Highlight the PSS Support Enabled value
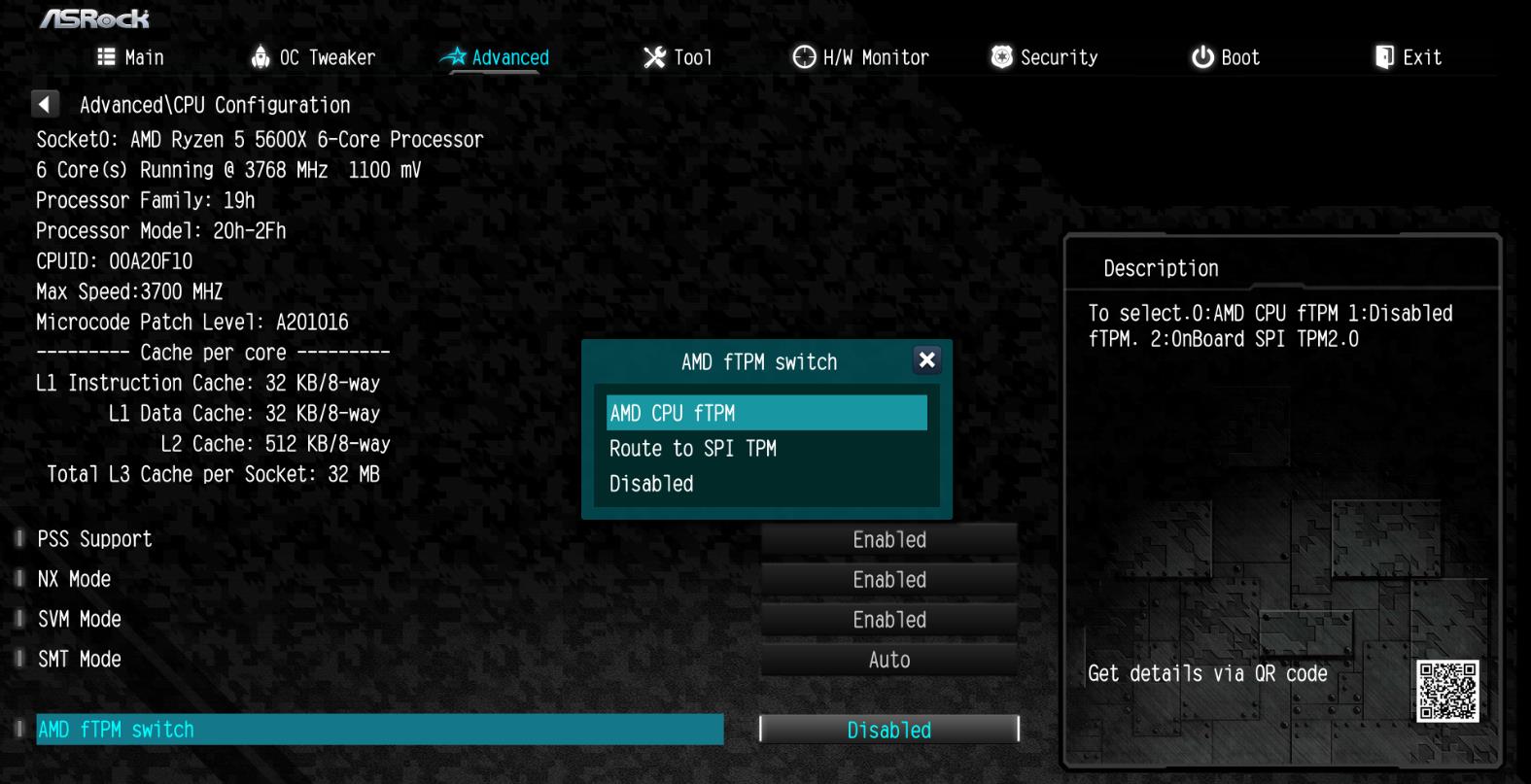 tap(887, 539)
